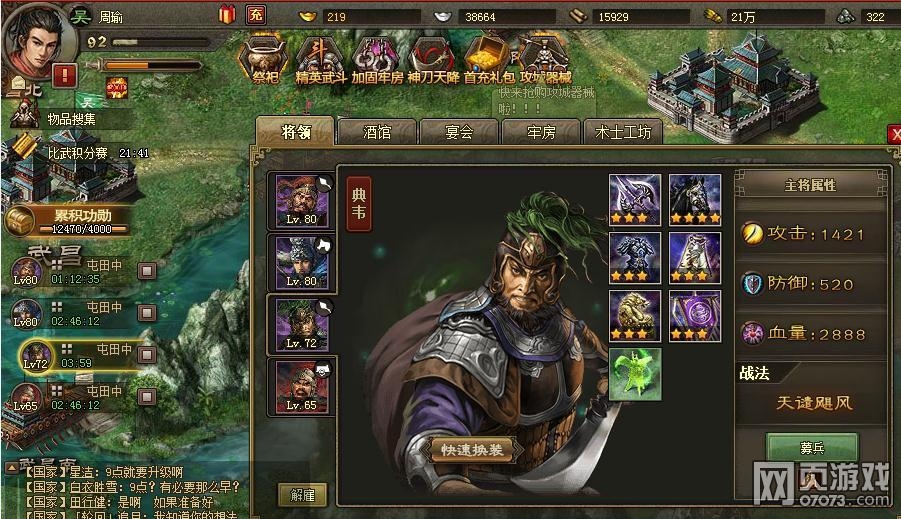The height and width of the screenshot is (519, 901).
Task: Open the 累积功勋 merit reward button
Action: coord(68,220)
